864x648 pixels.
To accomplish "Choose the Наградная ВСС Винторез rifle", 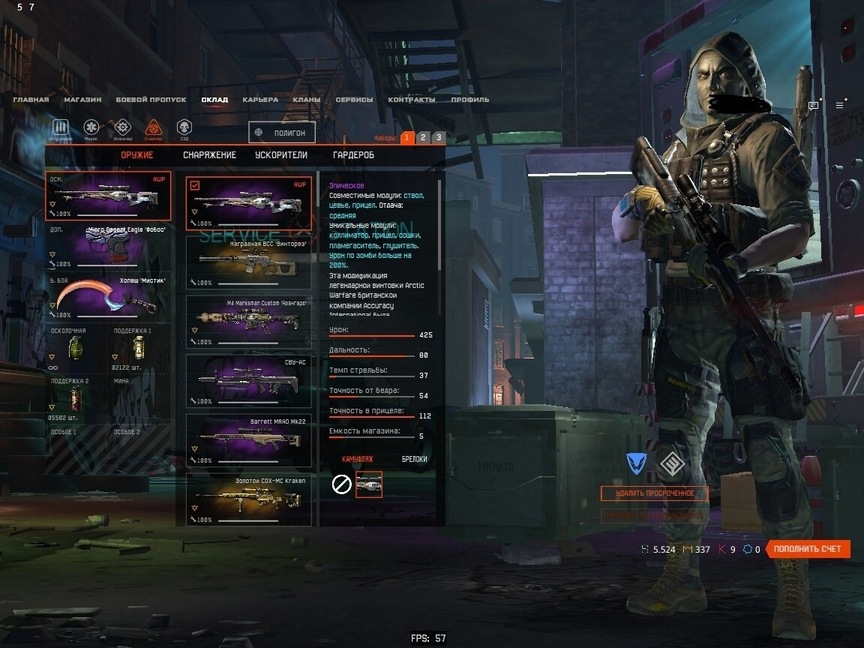I will [249, 262].
